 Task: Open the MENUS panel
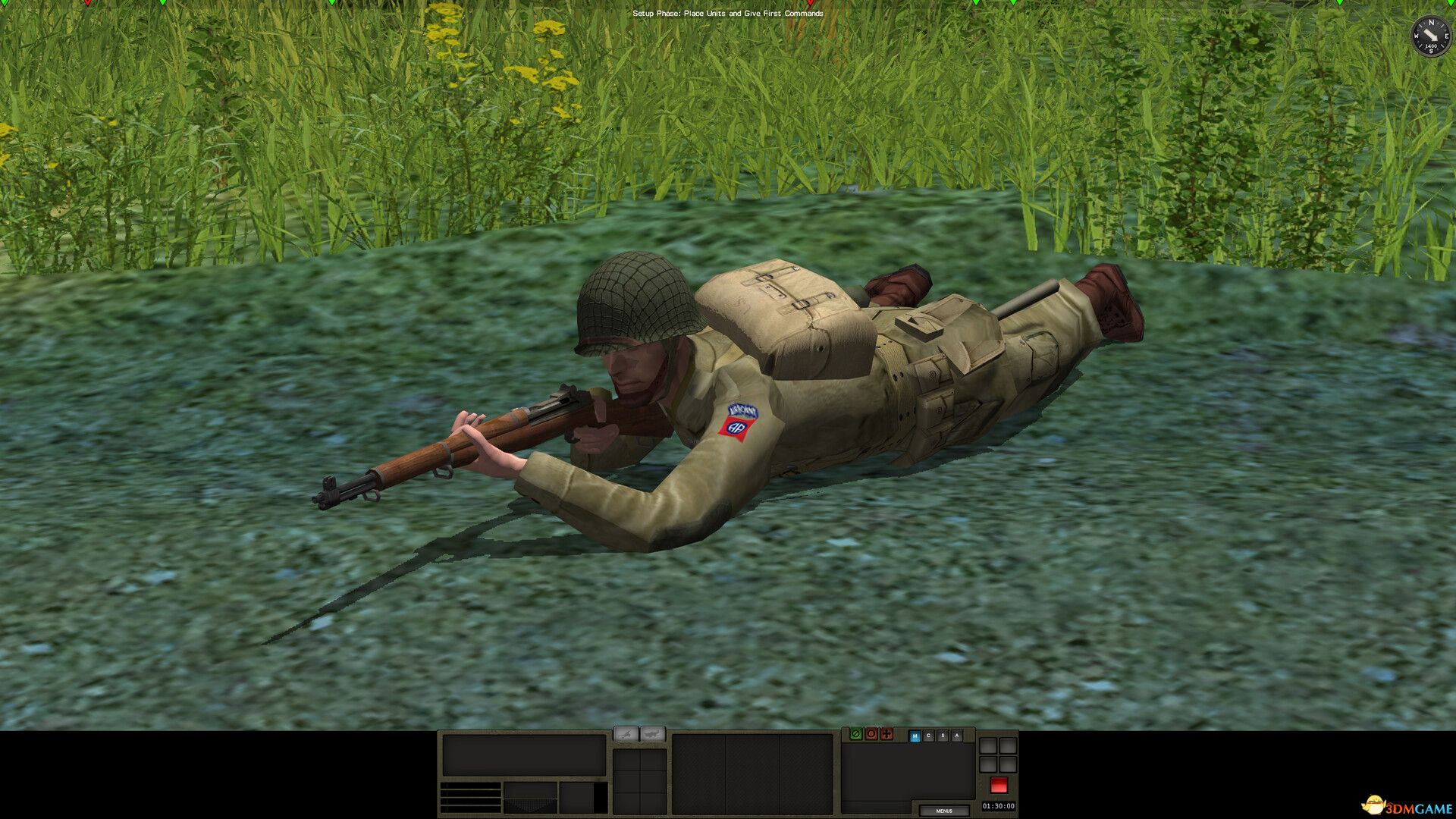pos(945,811)
